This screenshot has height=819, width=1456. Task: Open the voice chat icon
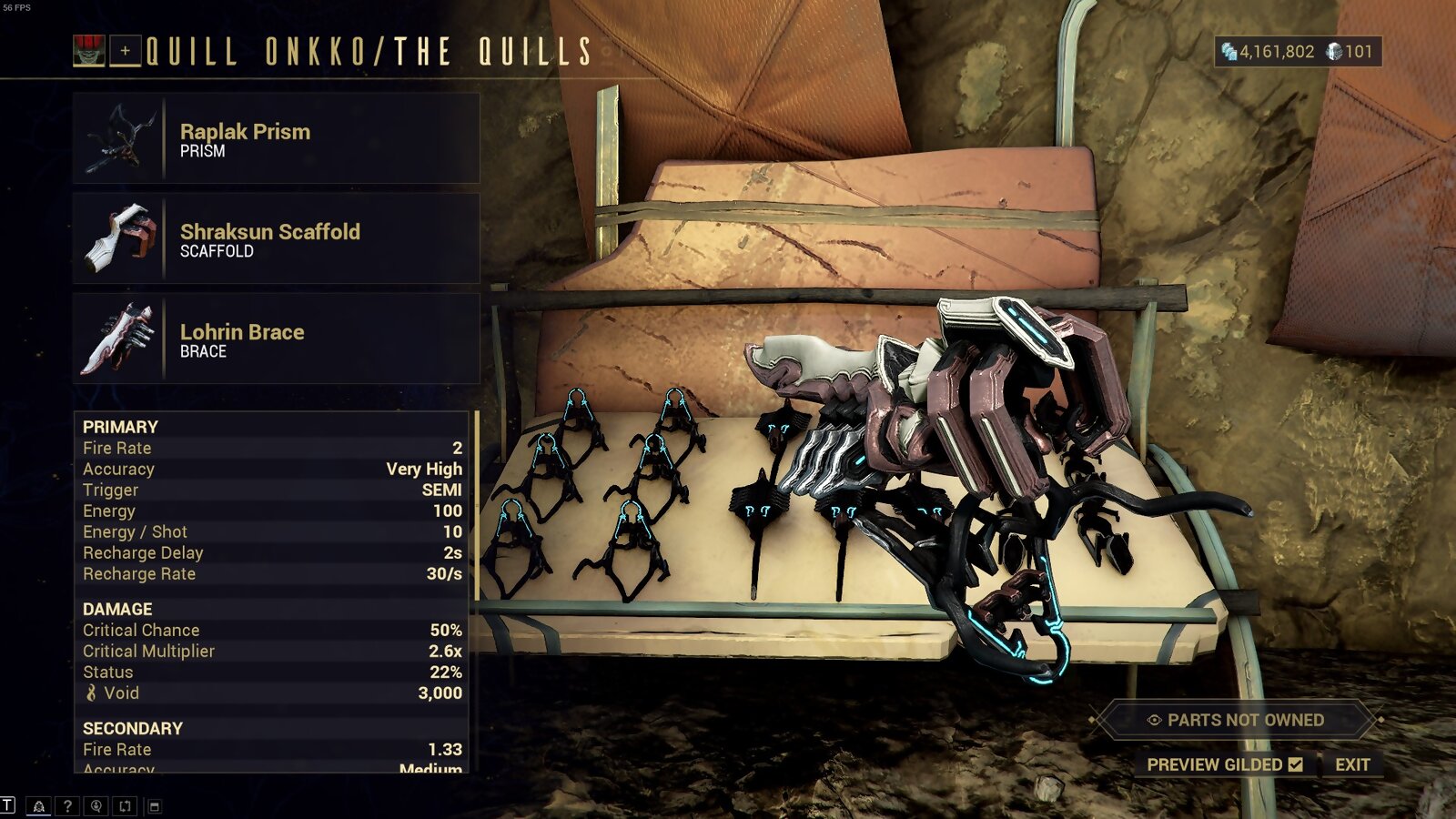pos(97,805)
